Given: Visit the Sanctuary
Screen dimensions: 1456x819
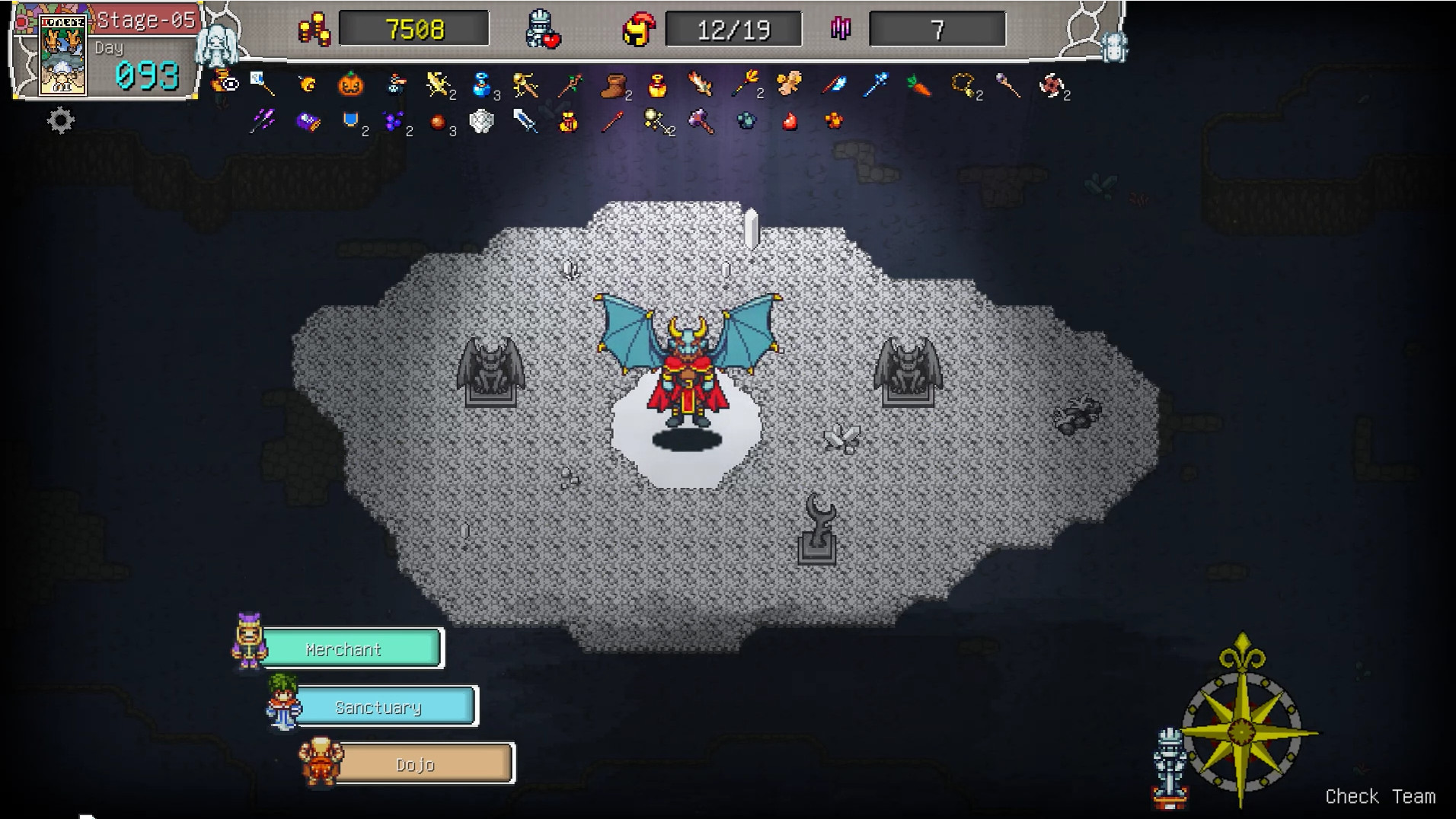Looking at the screenshot, I should point(385,706).
